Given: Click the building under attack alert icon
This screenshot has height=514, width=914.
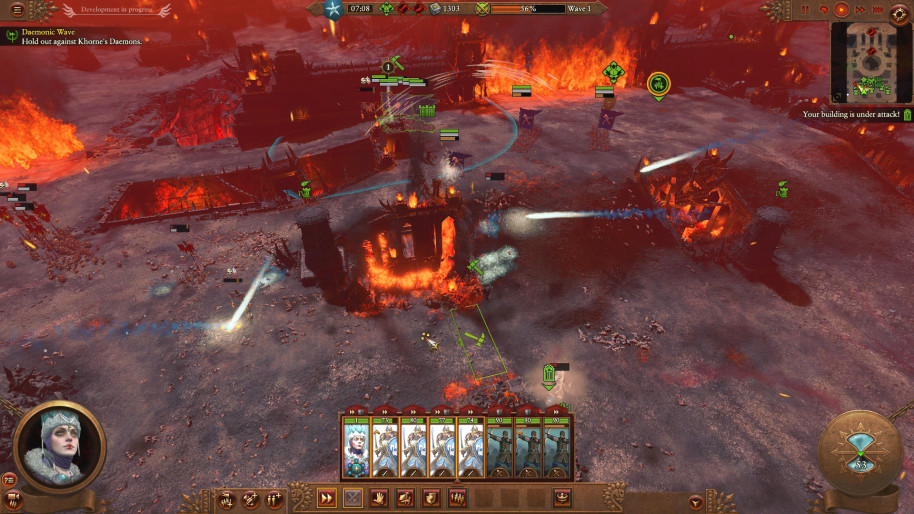Looking at the screenshot, I should point(906,115).
